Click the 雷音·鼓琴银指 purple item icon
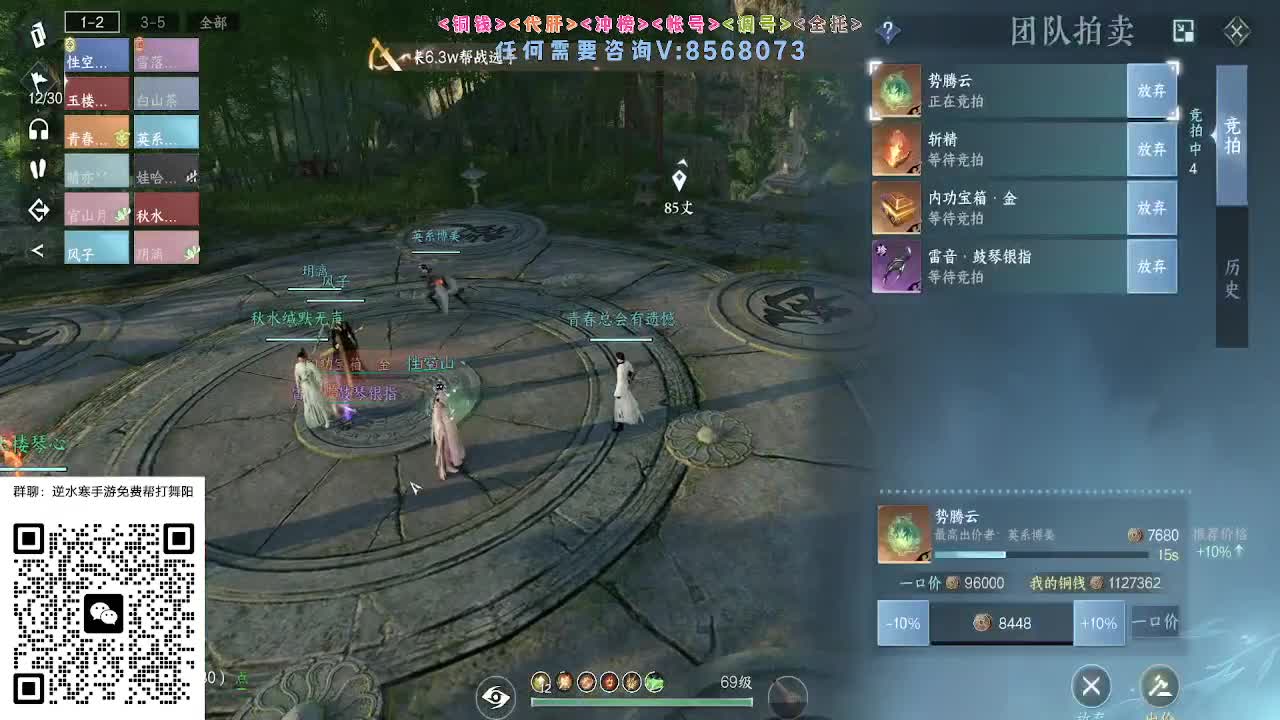 [x=897, y=267]
